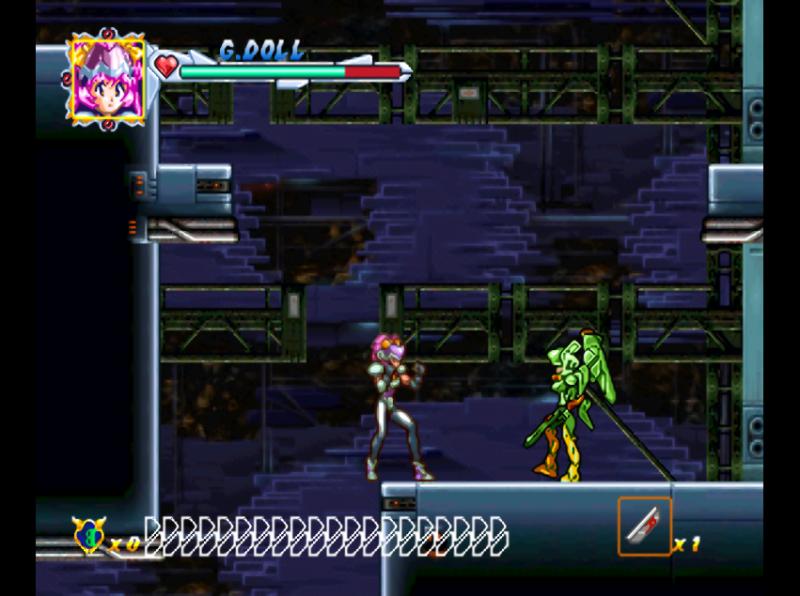Select the blade weapon item slot
Image resolution: width=800 pixels, height=596 pixels.
coord(644,525)
